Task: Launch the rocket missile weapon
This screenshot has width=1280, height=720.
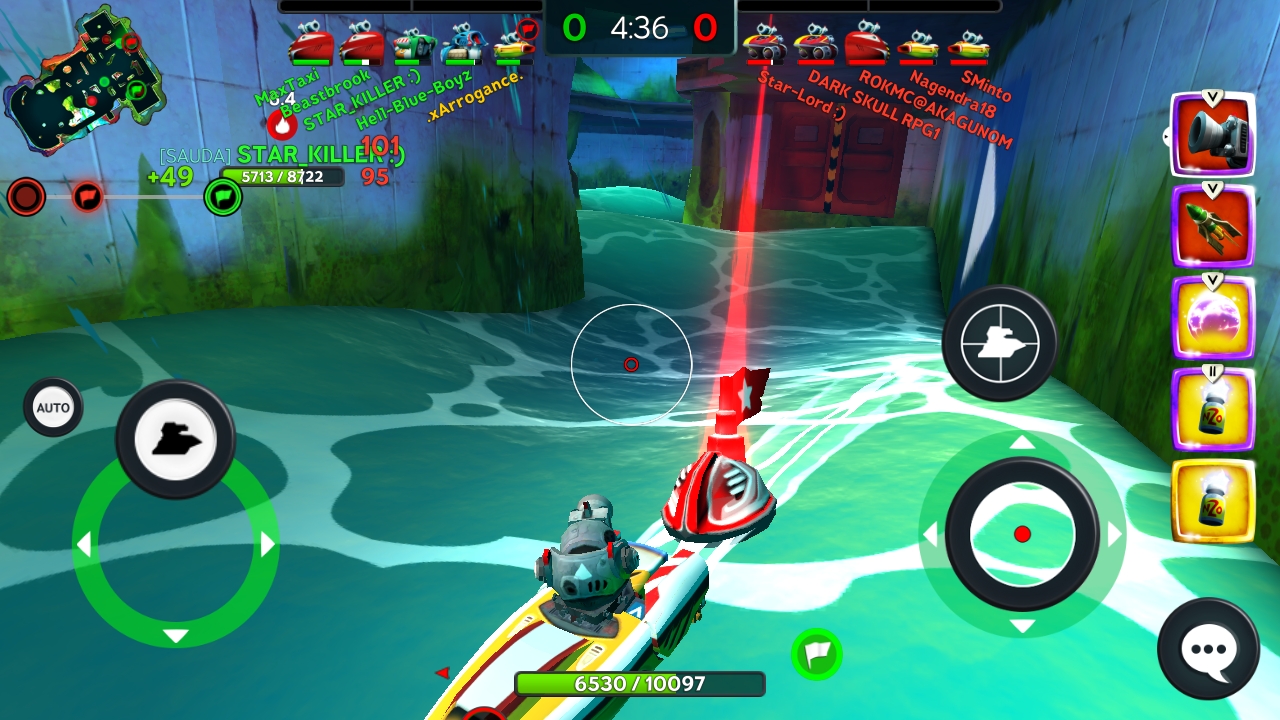Action: 1213,227
